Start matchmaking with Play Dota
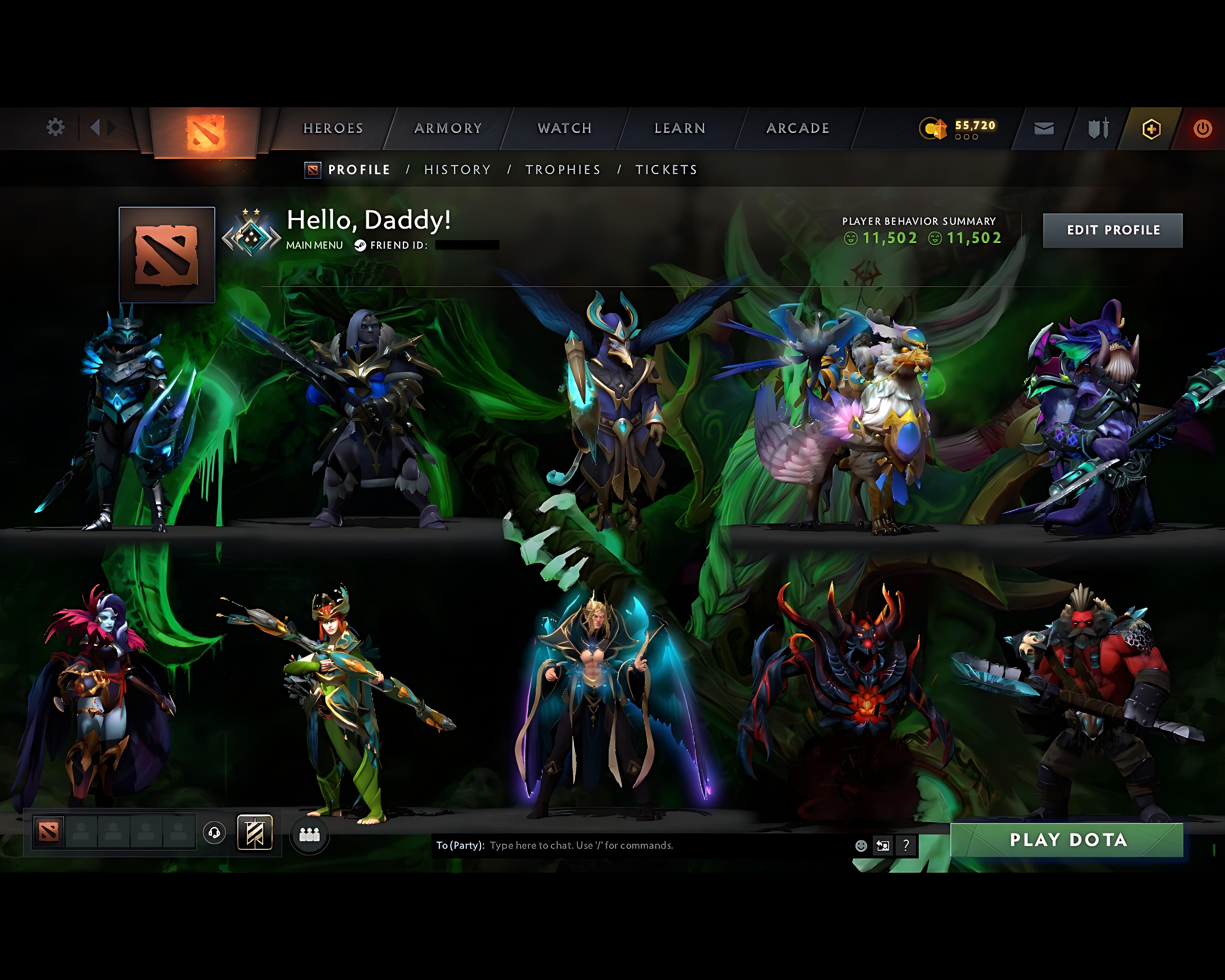This screenshot has height=980, width=1225. point(1068,840)
